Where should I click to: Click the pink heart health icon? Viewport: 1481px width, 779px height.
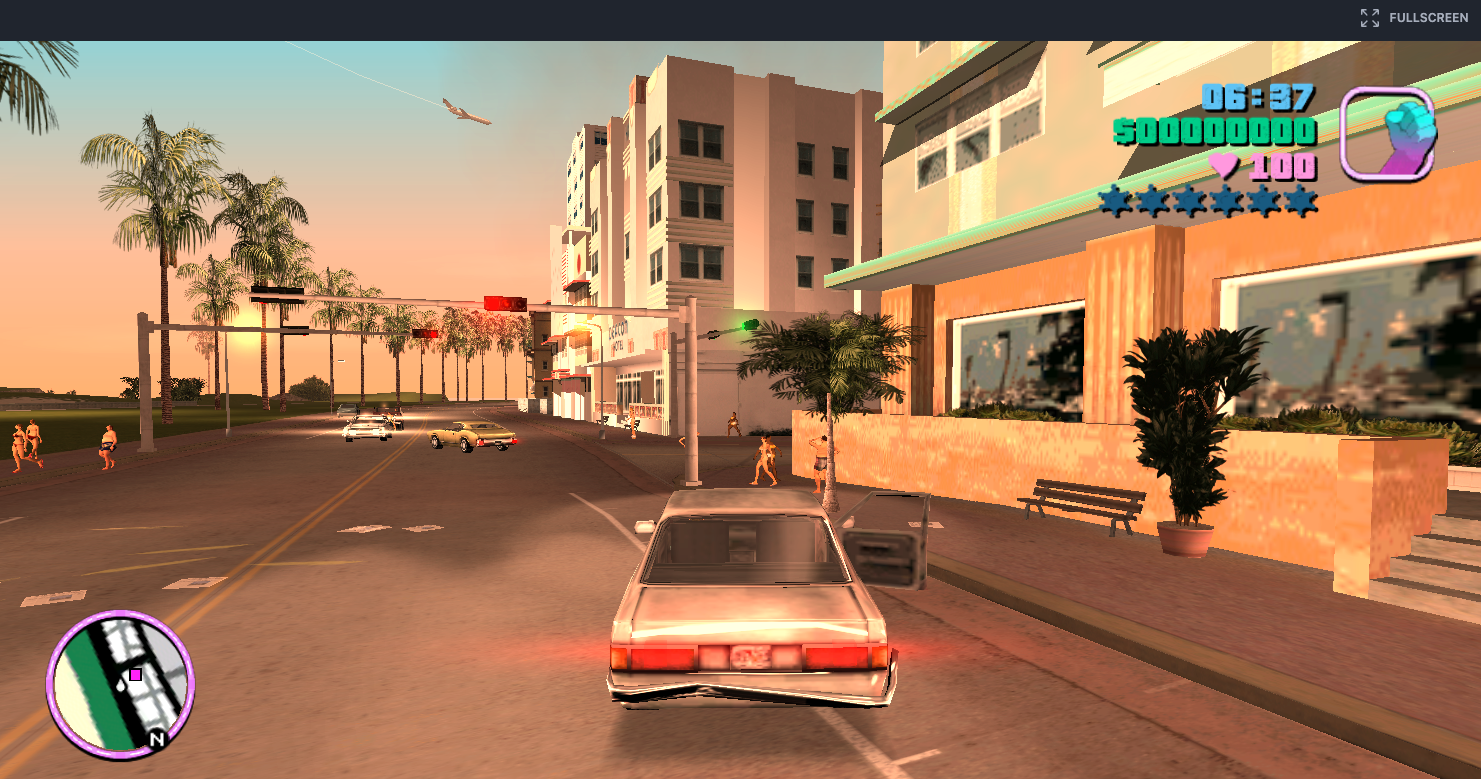pos(1223,166)
